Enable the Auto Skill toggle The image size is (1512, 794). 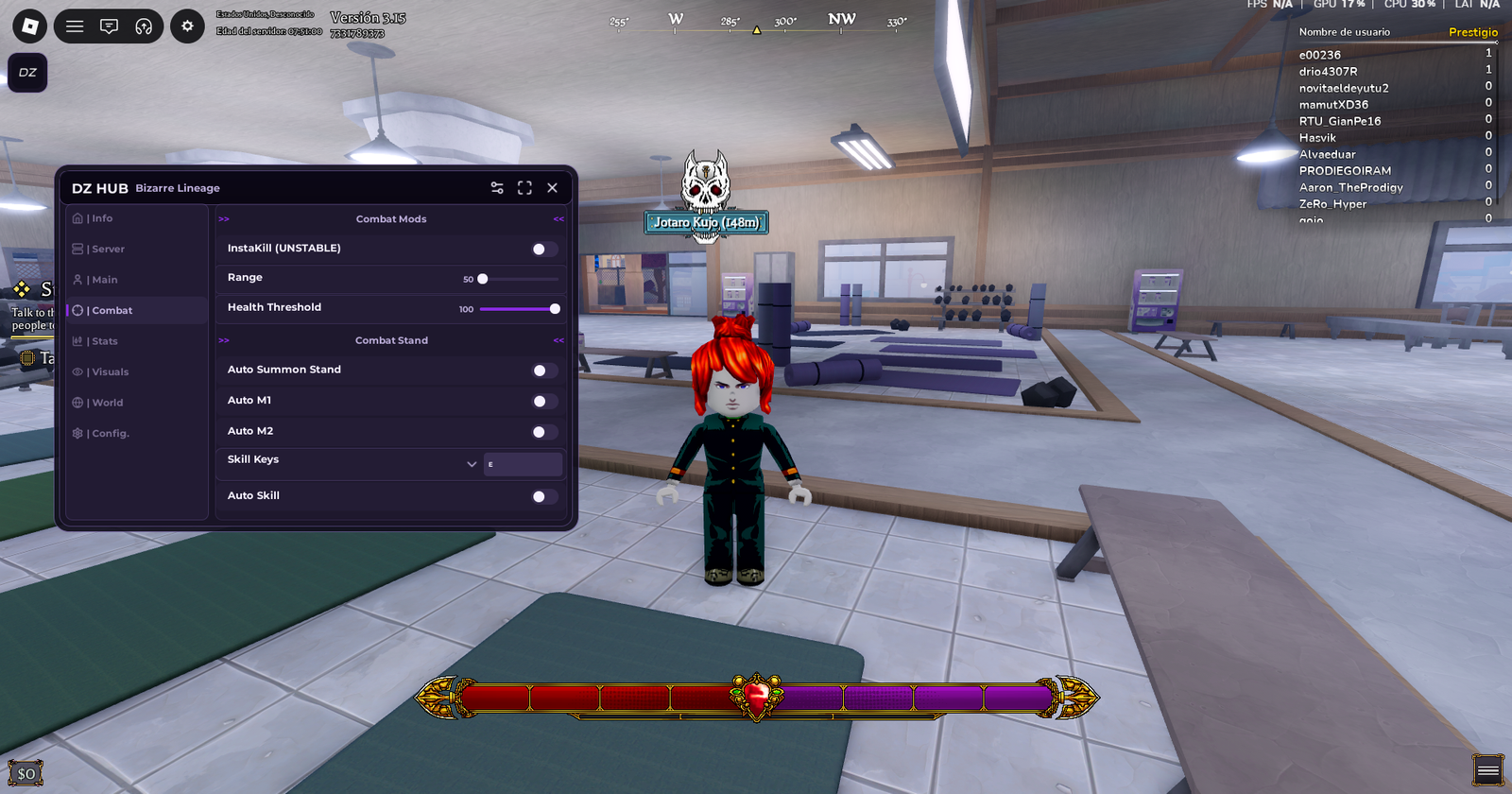click(x=543, y=496)
